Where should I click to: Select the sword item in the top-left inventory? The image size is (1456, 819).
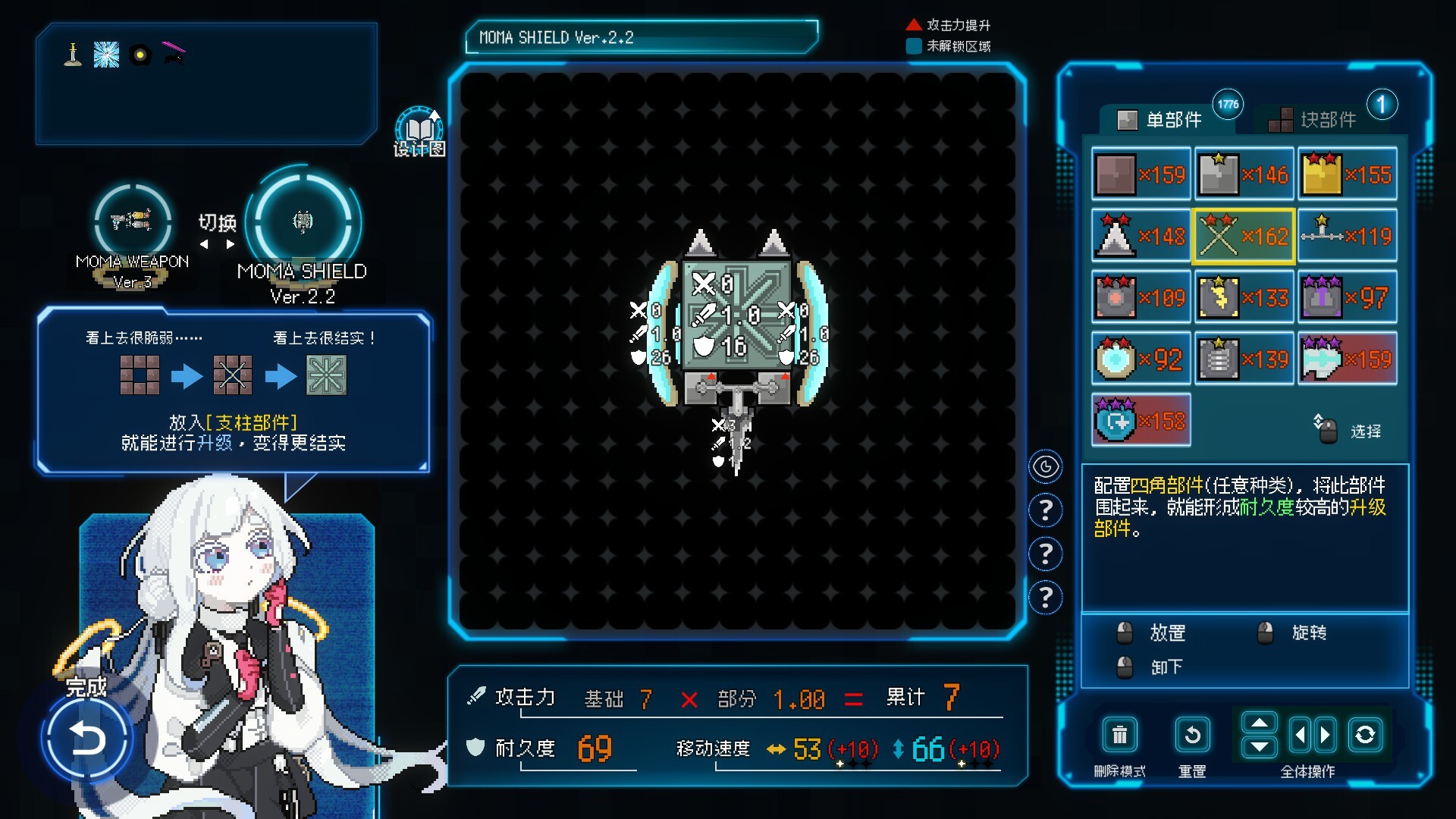(72, 53)
